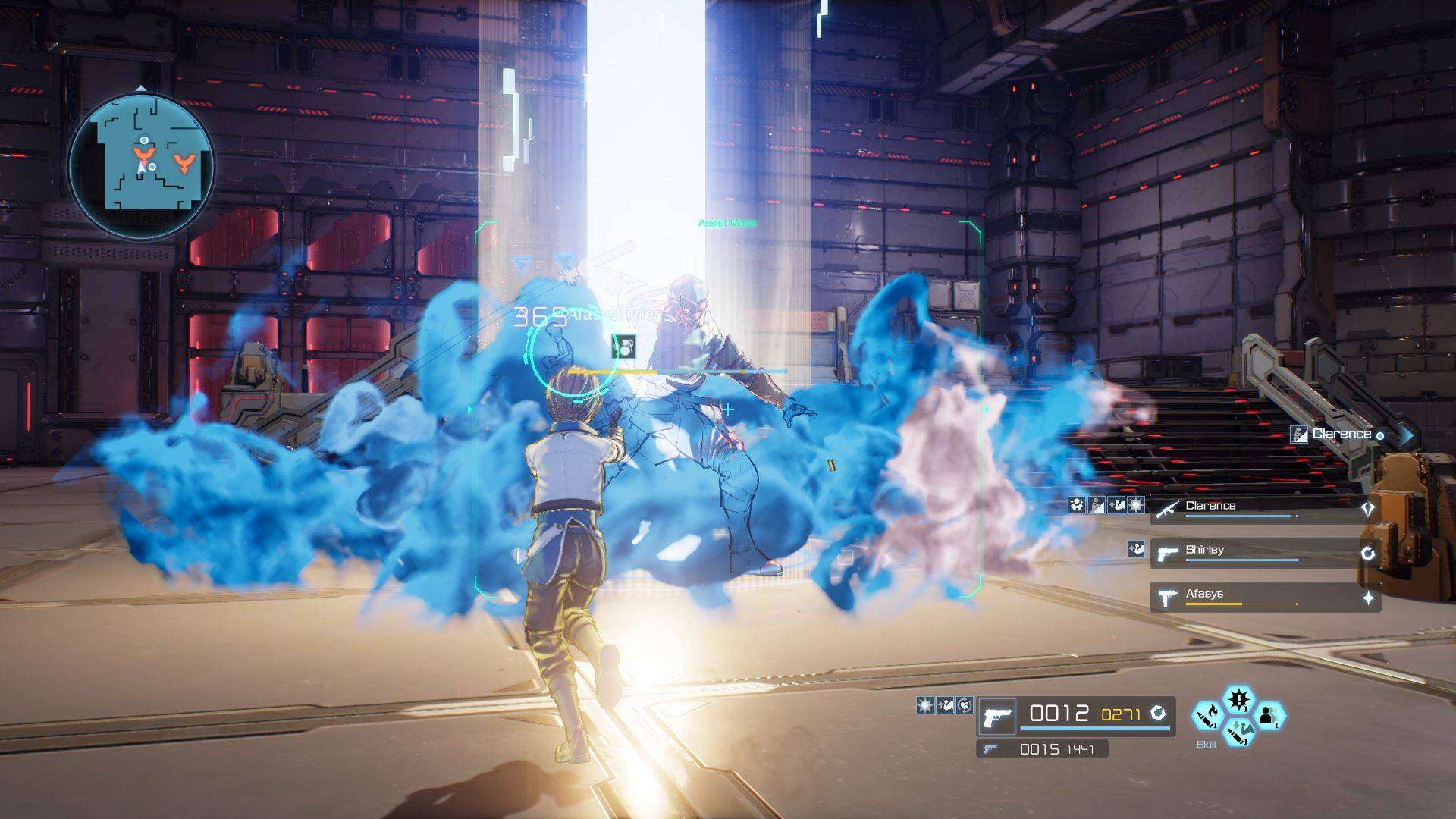This screenshot has height=819, width=1456.
Task: Select Clarence's party member row
Action: click(x=1265, y=508)
